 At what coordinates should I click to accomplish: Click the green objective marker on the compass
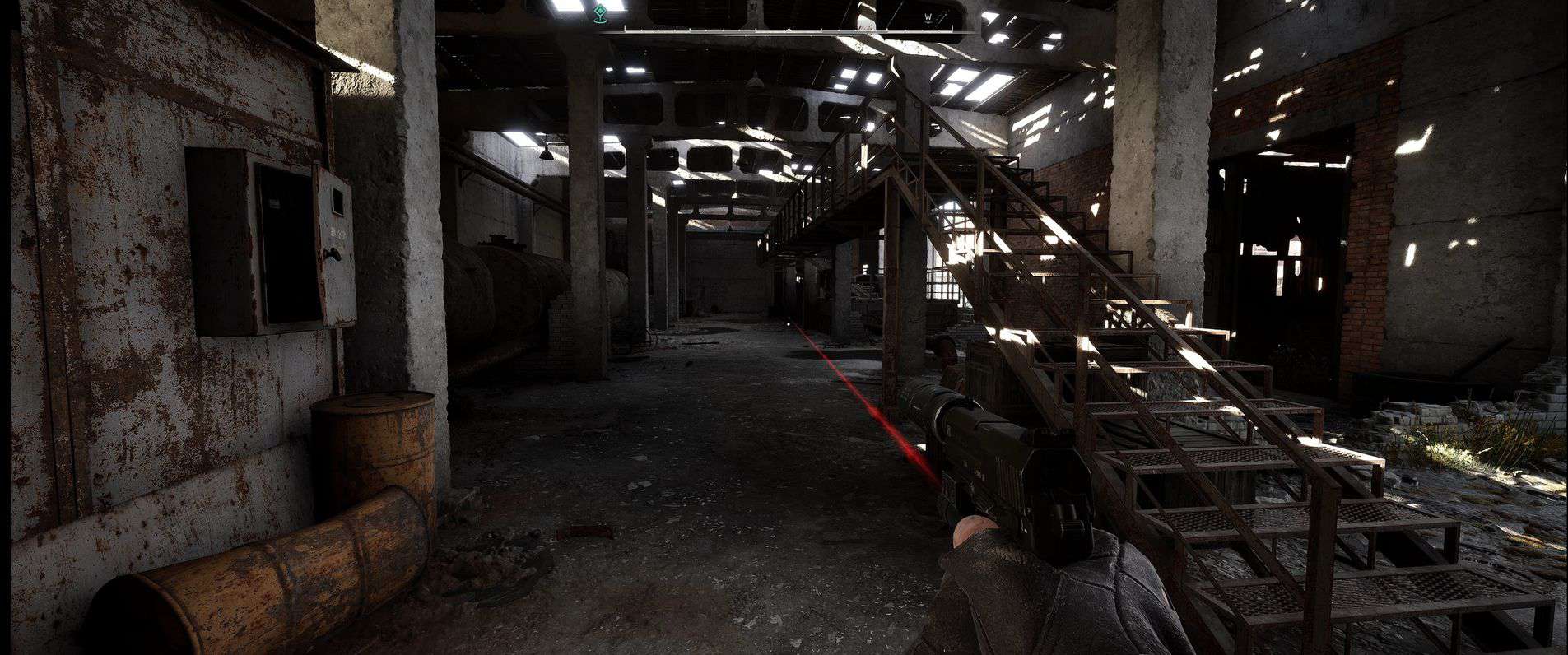pyautogui.click(x=601, y=12)
